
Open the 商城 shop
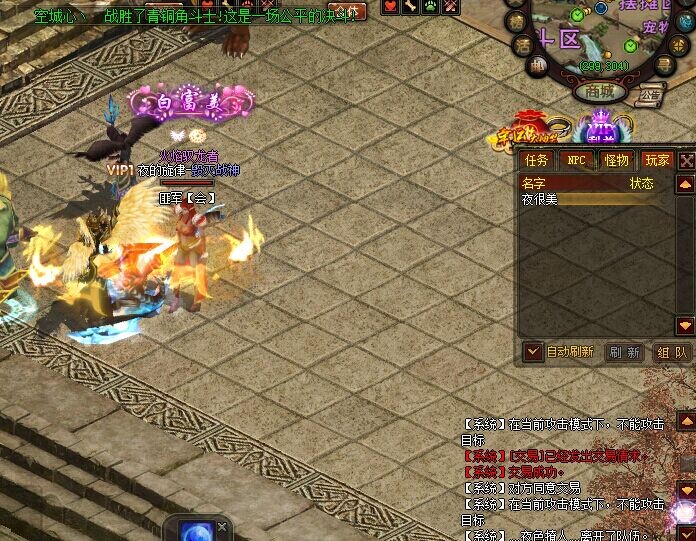[x=600, y=91]
